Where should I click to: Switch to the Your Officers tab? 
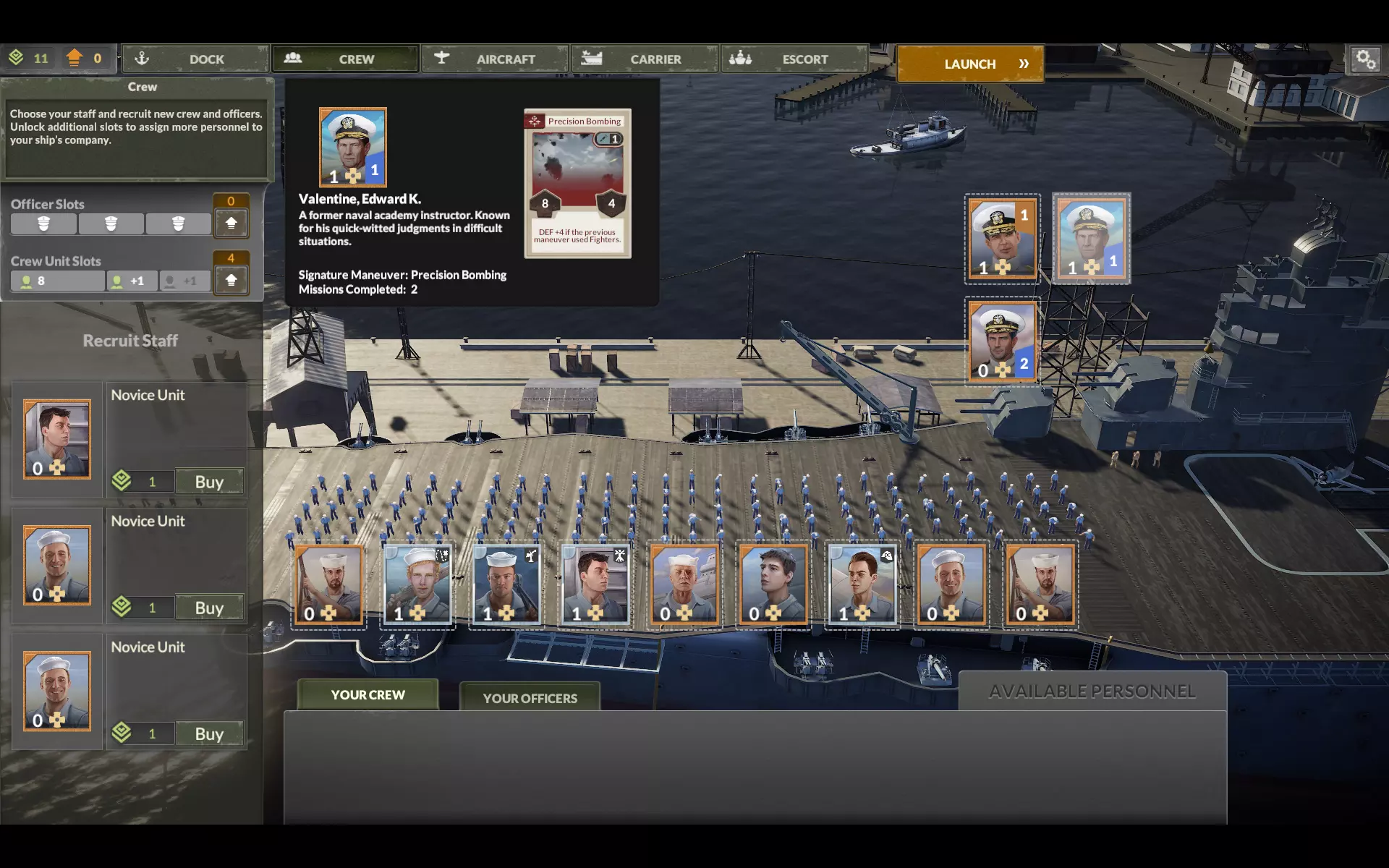coord(530,698)
